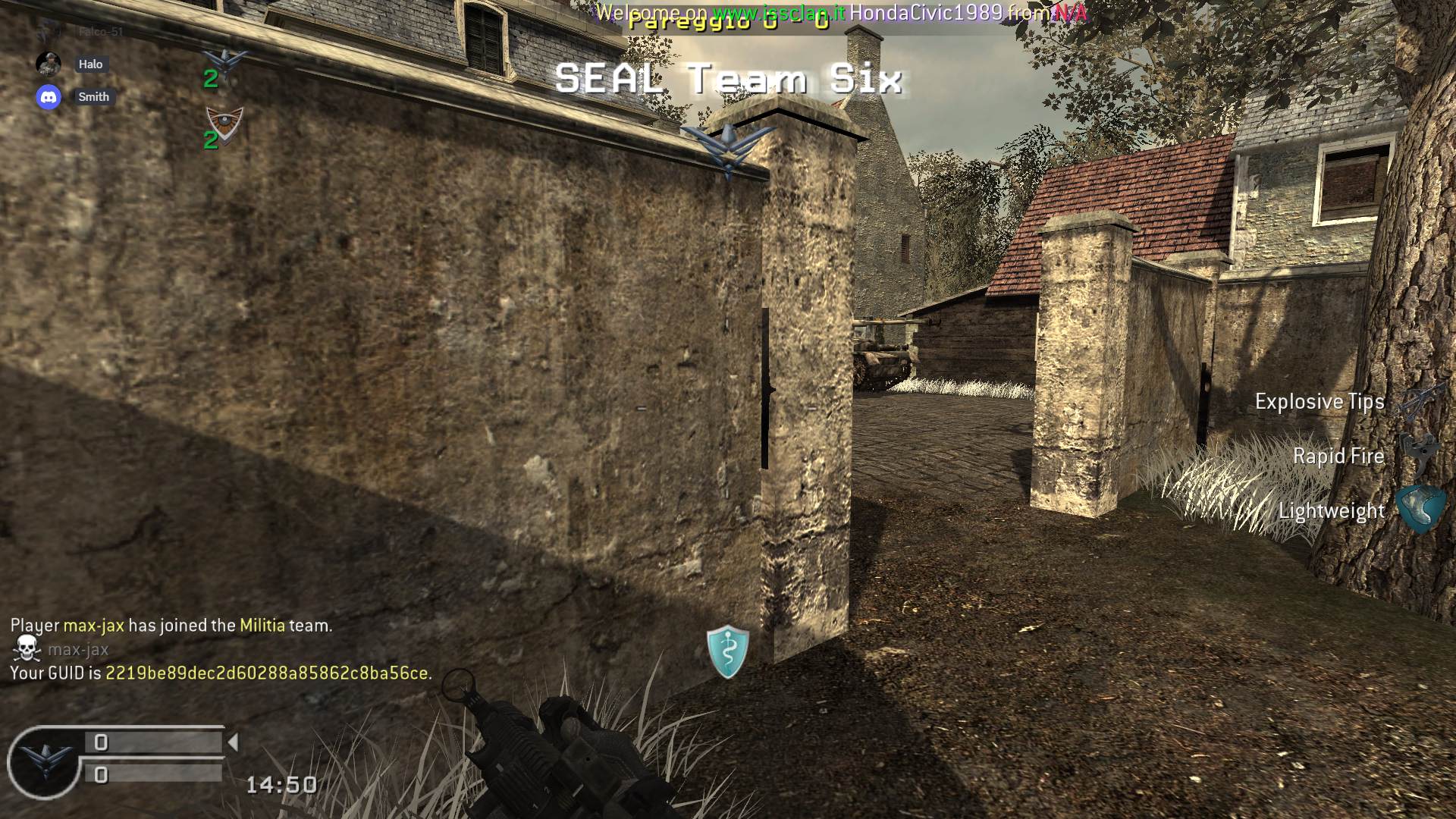1456x819 pixels.
Task: Click the medic shield icon
Action: (728, 651)
